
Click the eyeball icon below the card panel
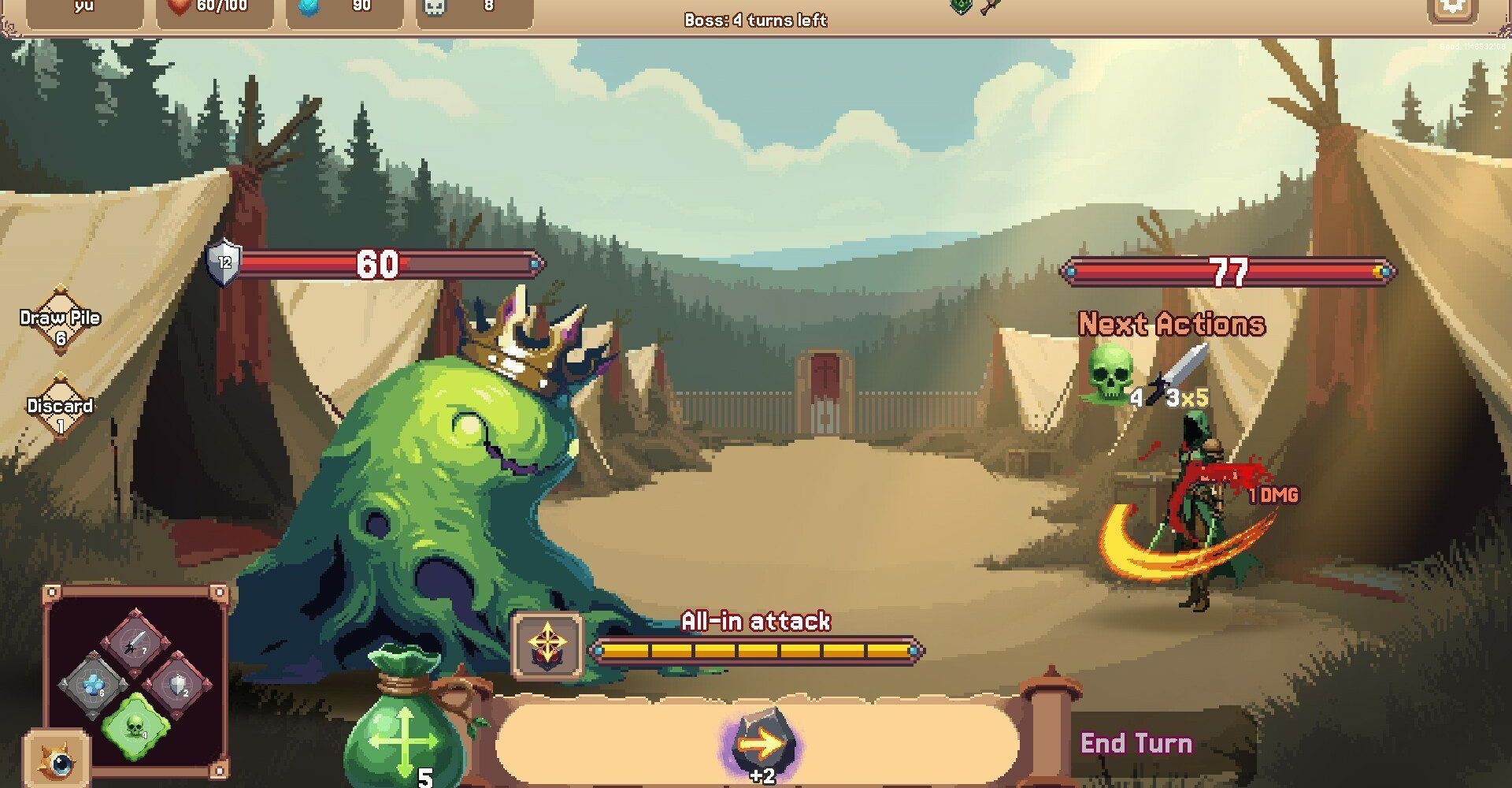57,760
